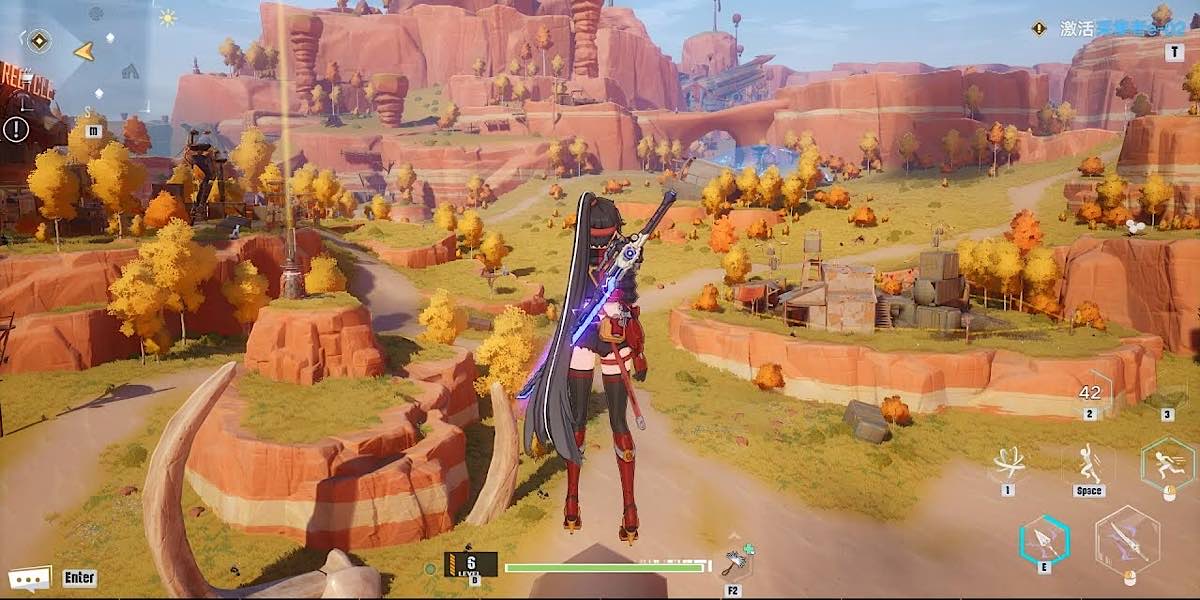This screenshot has width=1200, height=600.
Task: Use the swirling leaf ability icon
Action: 1007,463
